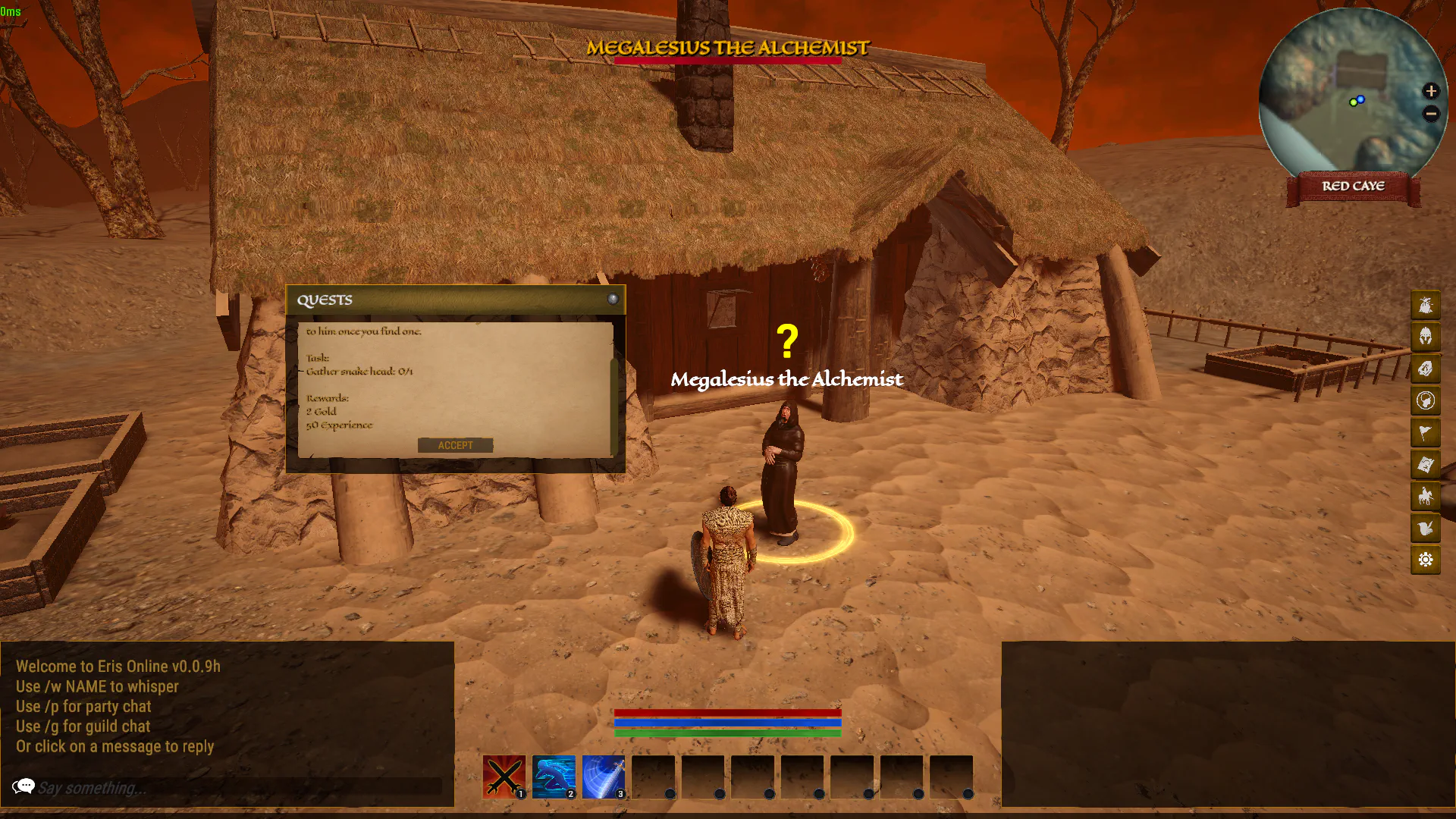Accept the snake head quest
The image size is (1456, 819).
(x=455, y=445)
